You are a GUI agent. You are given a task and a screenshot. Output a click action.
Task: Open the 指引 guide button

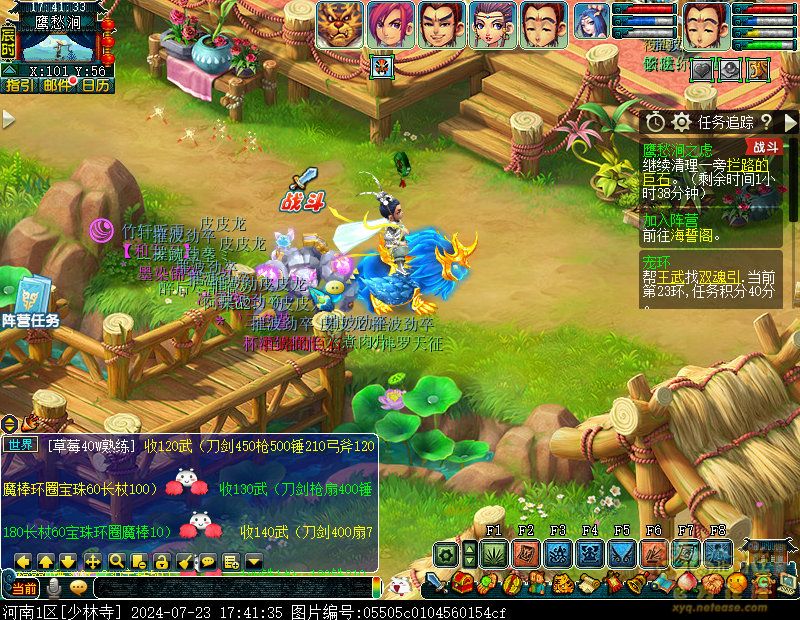20,85
